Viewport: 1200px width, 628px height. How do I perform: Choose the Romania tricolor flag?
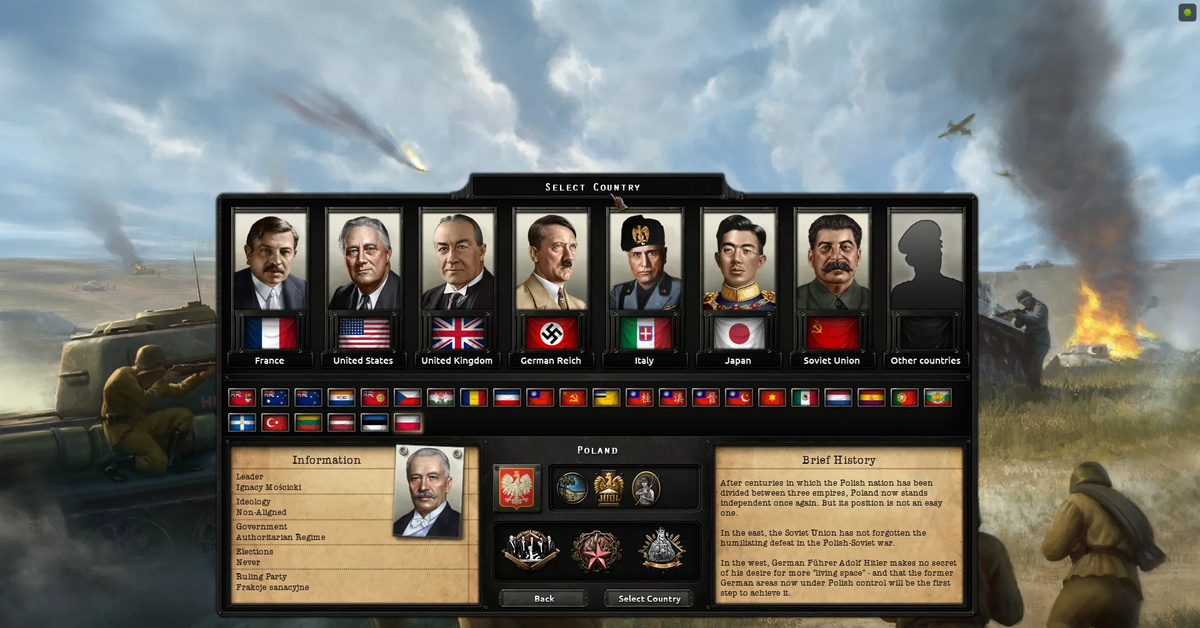473,397
